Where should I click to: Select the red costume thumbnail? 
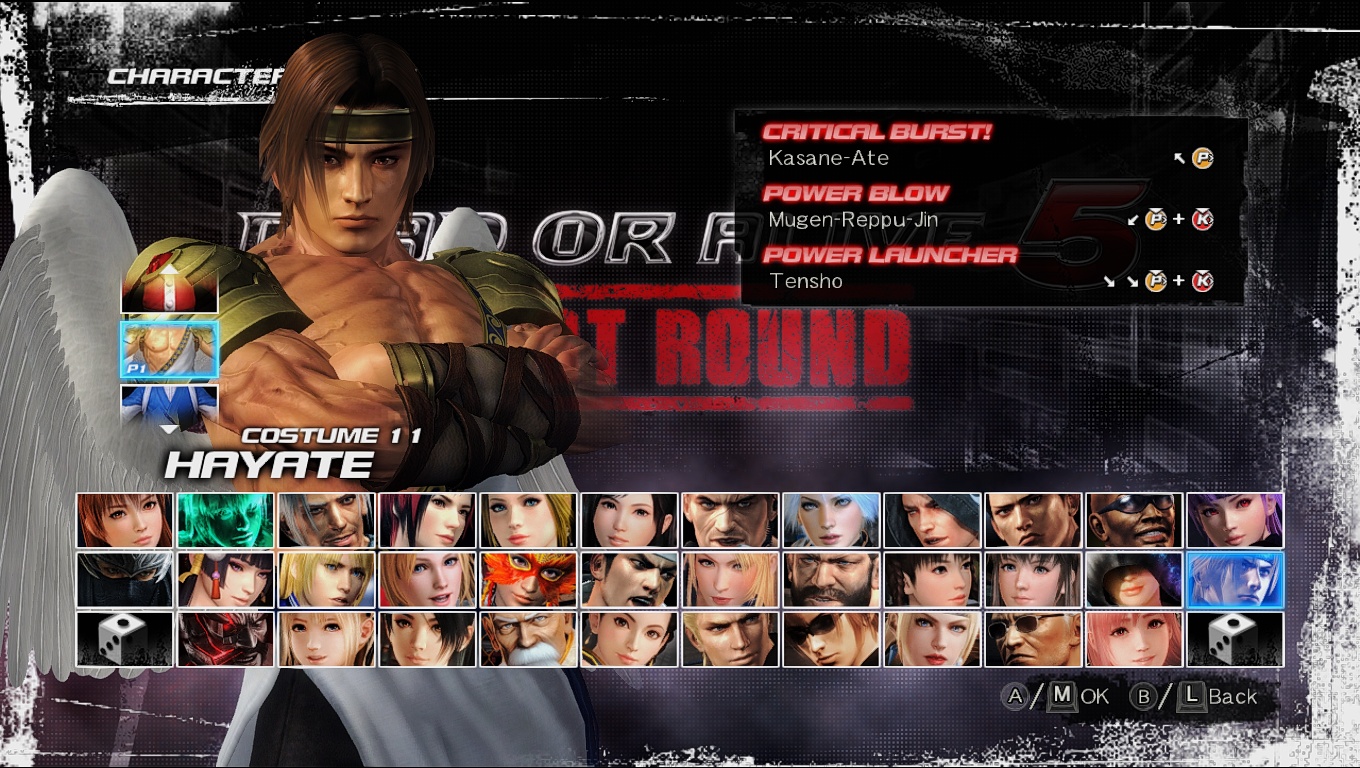point(169,288)
